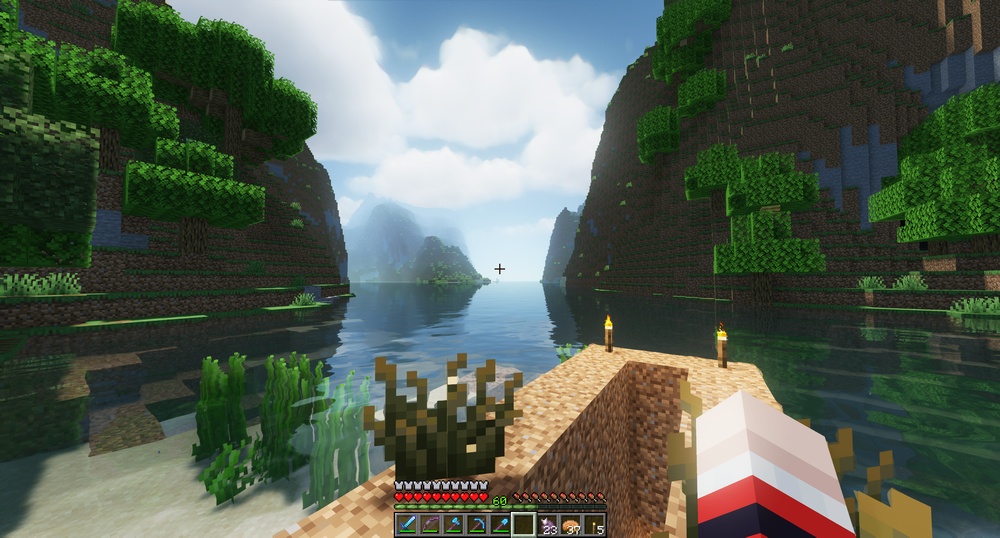1000x538 pixels.
Task: Choose the torch stack of 5
Action: coord(594,525)
